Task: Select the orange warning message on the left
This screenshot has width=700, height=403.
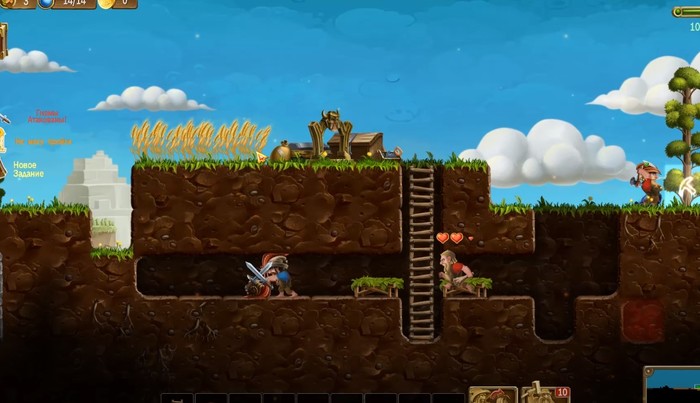Action: pyautogui.click(x=42, y=142)
